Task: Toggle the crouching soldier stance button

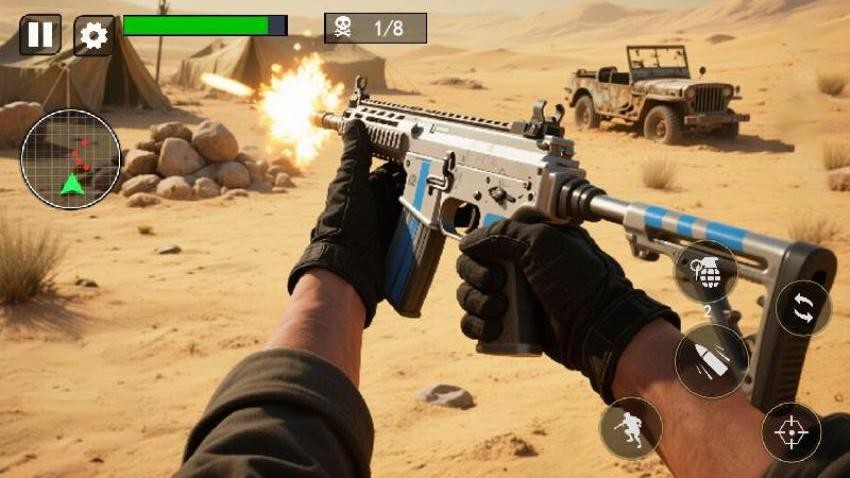Action: (x=630, y=428)
